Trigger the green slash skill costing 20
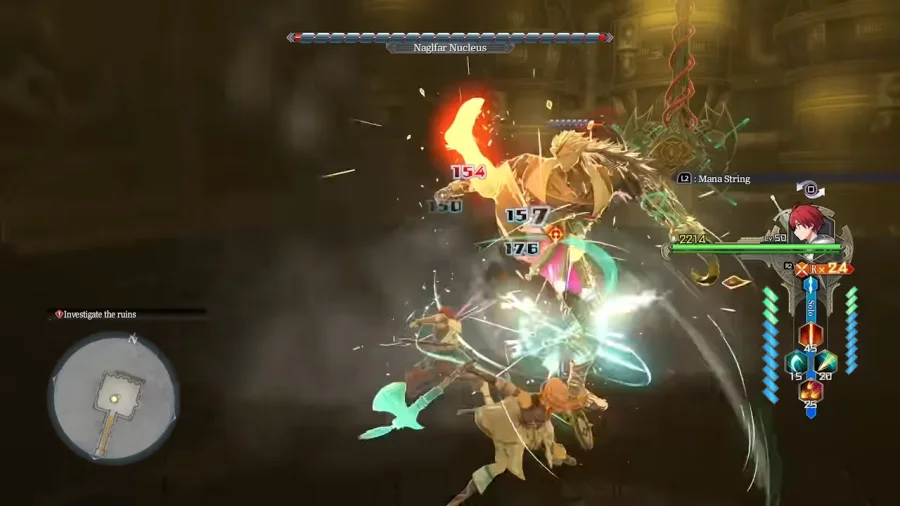 (x=825, y=362)
